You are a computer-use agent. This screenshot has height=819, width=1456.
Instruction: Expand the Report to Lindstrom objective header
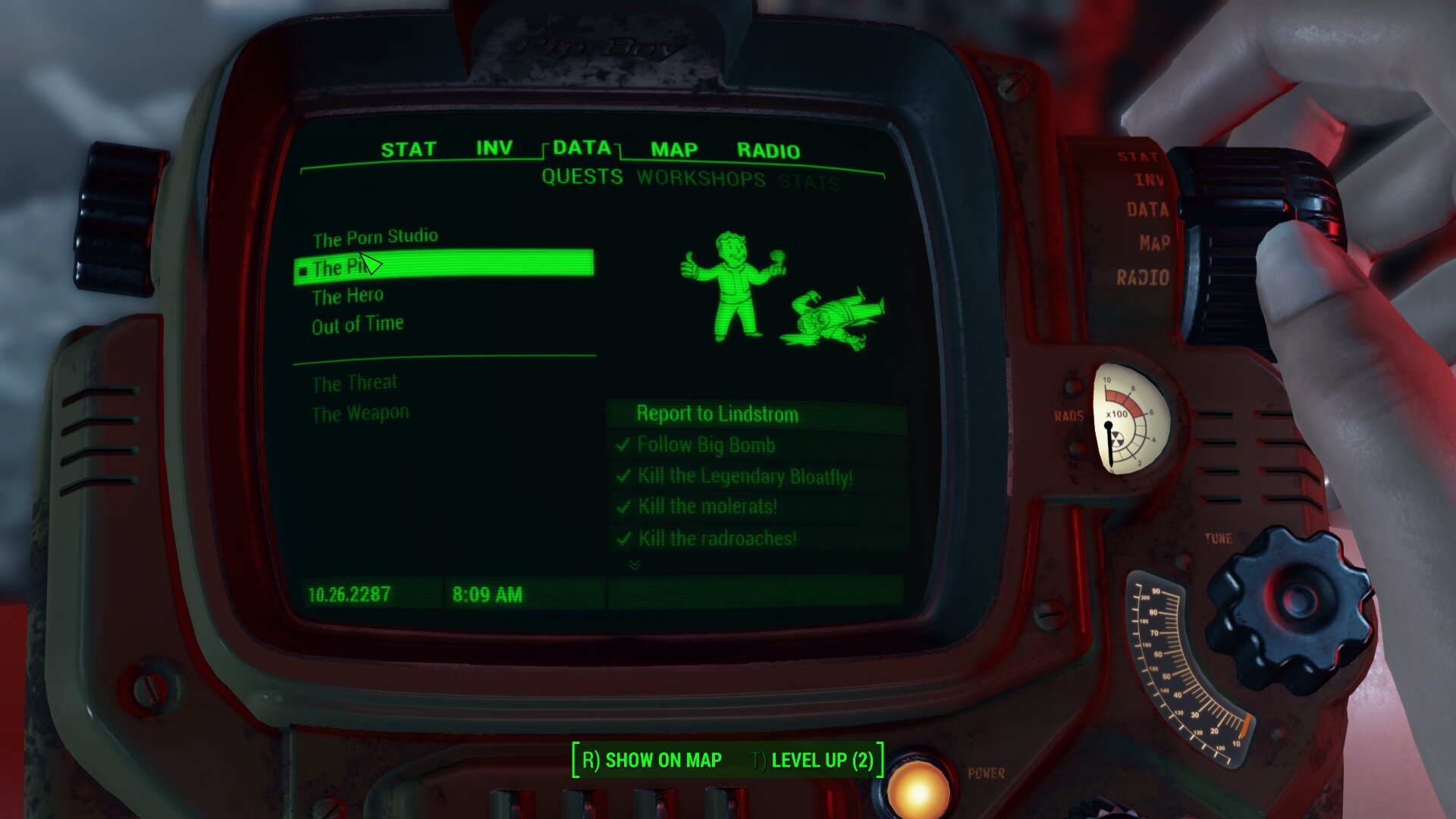point(717,414)
